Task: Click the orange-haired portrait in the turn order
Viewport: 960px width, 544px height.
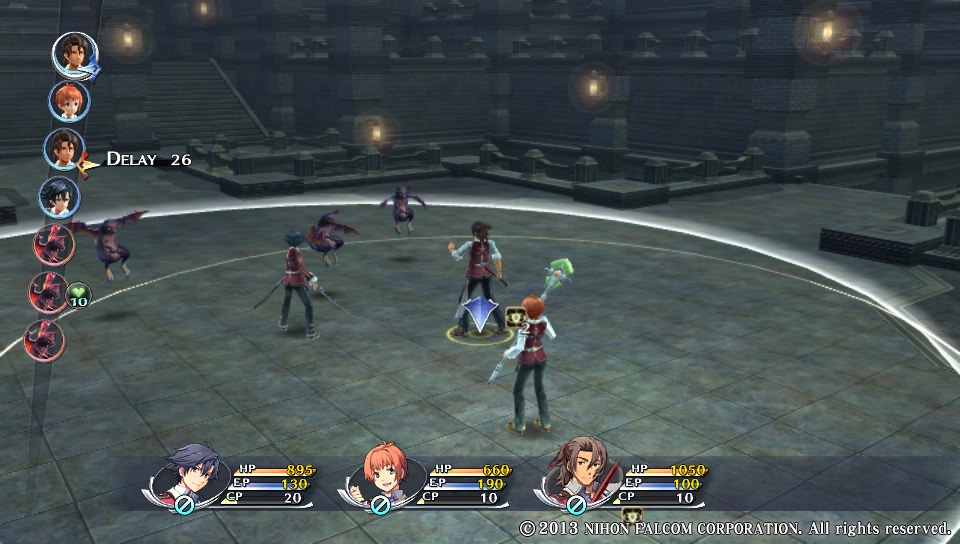Action: [x=69, y=101]
